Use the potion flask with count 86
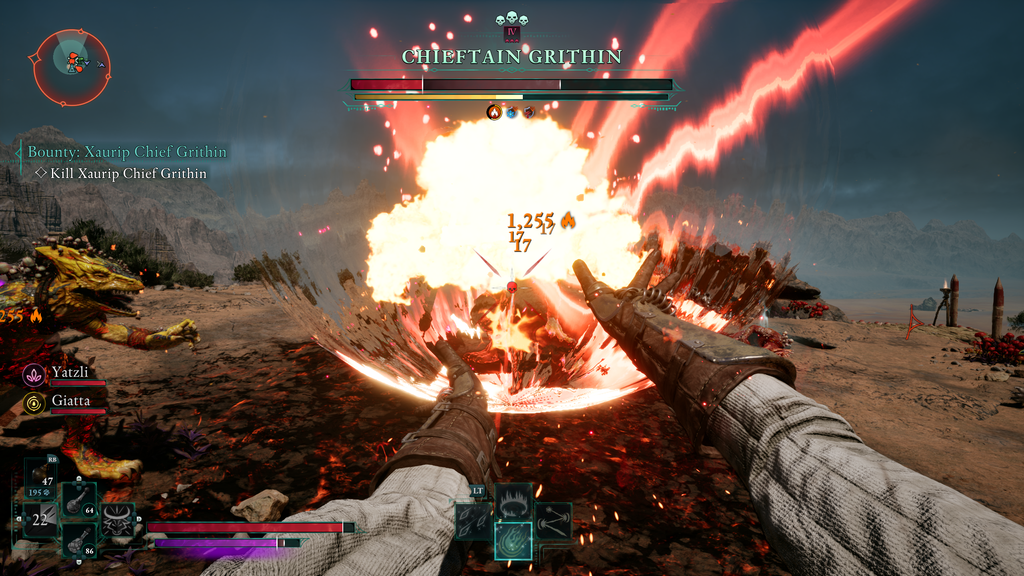The image size is (1024, 576). click(79, 538)
